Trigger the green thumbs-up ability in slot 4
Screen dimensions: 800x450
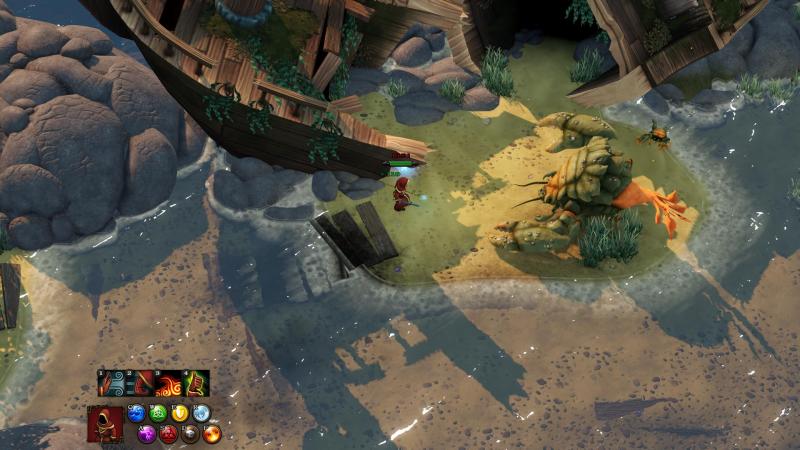pyautogui.click(x=196, y=384)
